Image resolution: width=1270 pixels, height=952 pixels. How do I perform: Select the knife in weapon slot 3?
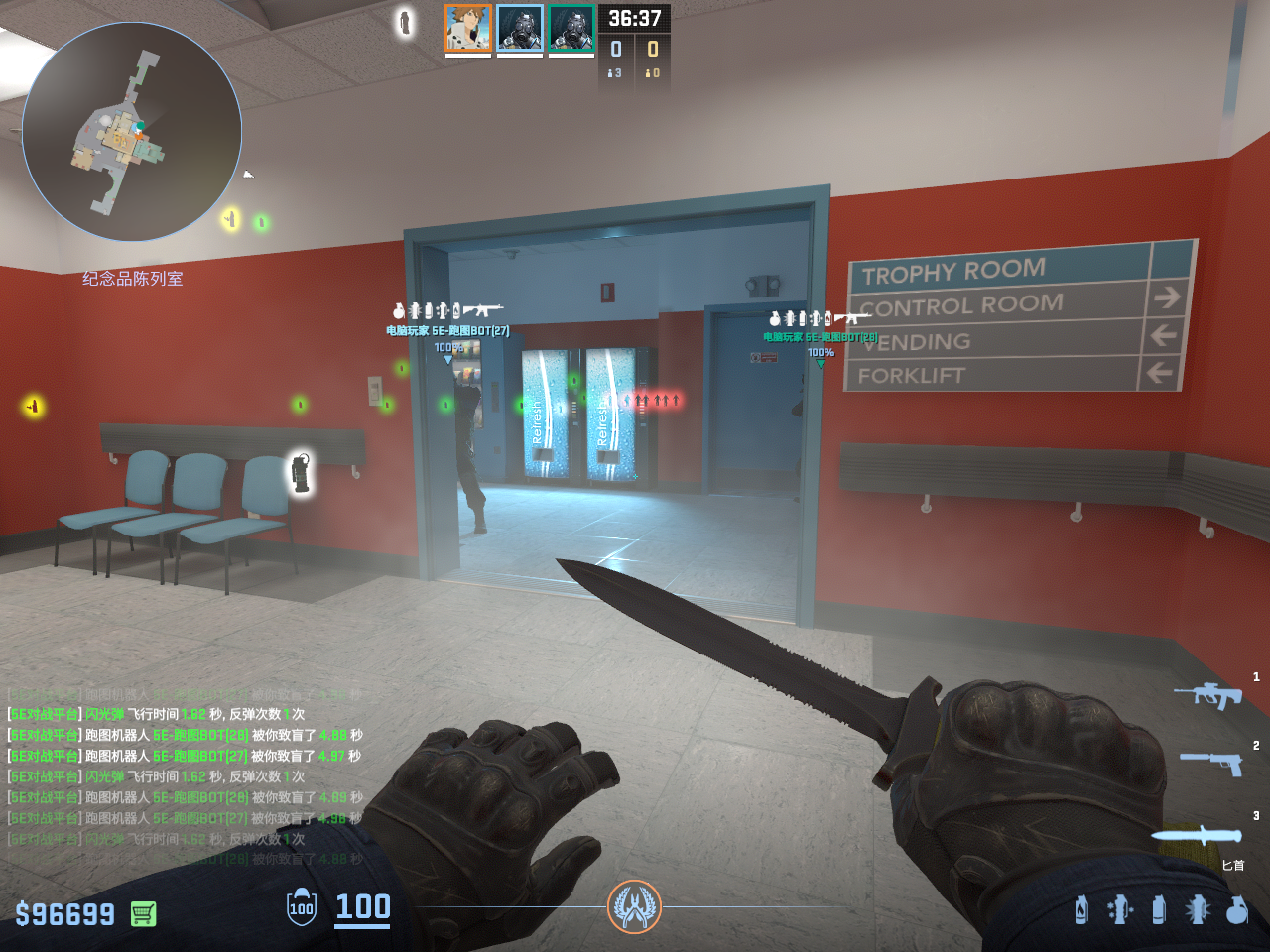tap(1197, 835)
